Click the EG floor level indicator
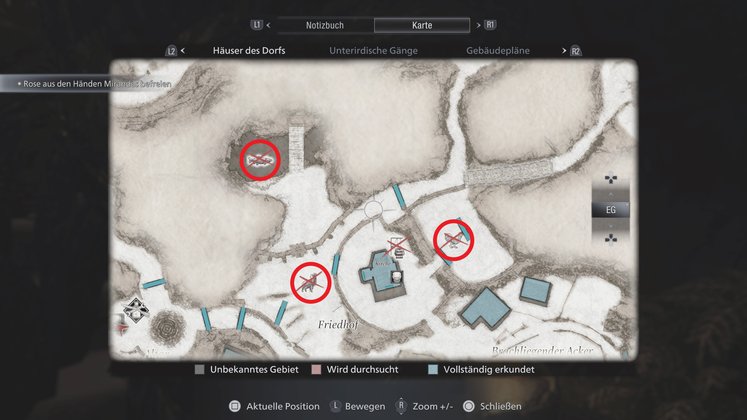Viewport: 747px width, 420px height. [611, 210]
